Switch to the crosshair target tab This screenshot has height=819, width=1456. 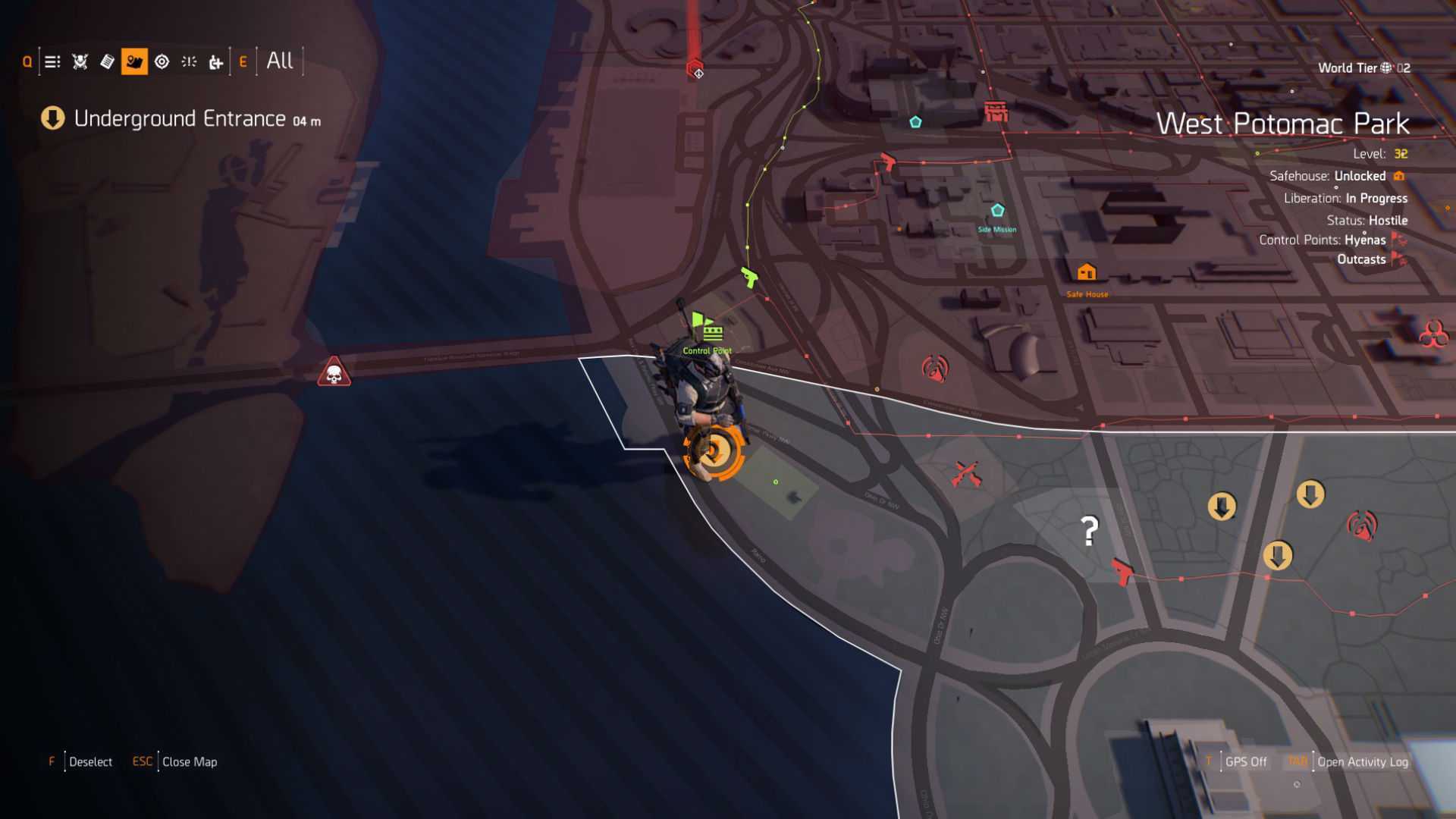click(162, 62)
